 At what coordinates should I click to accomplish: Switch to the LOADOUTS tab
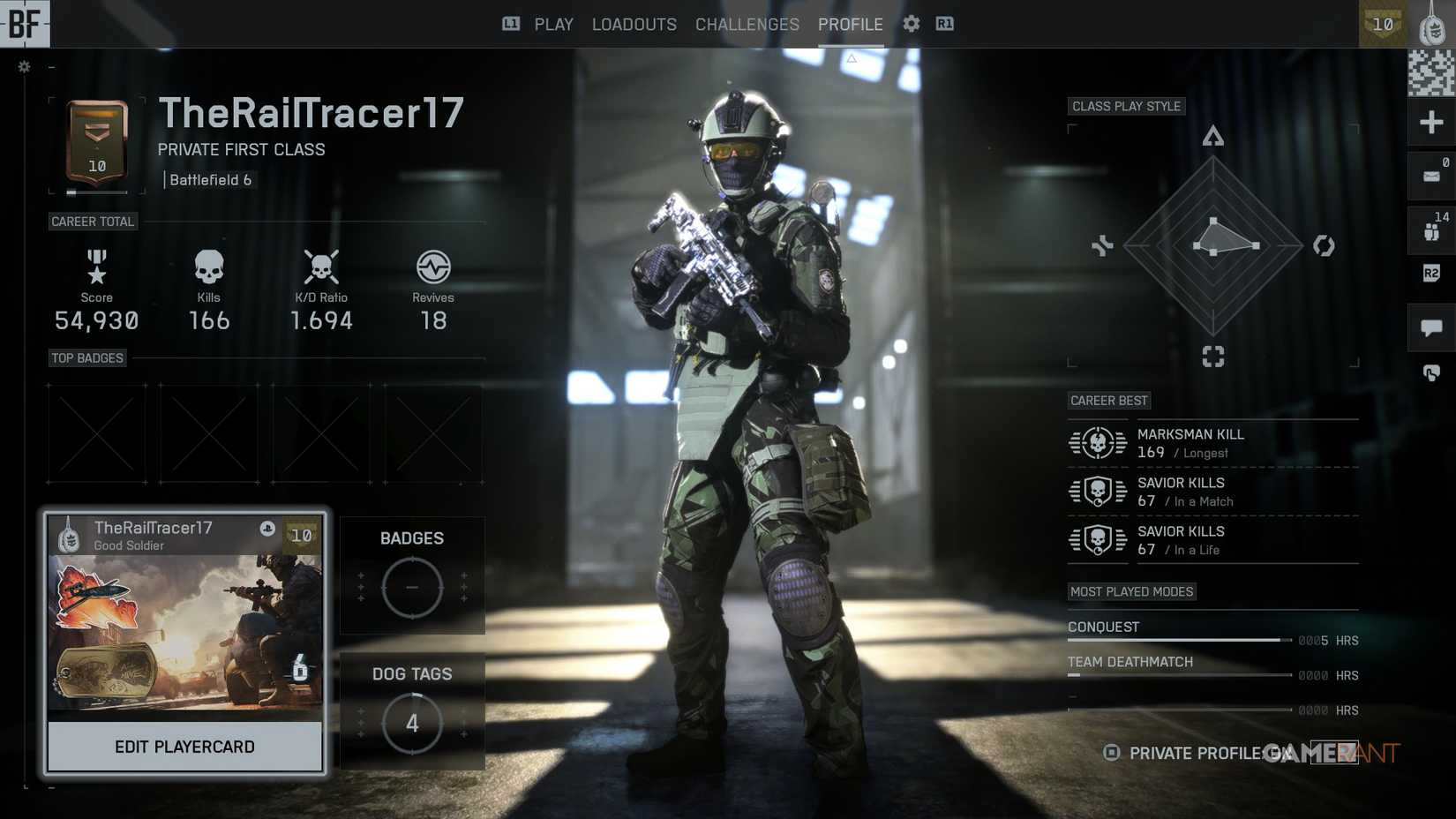[634, 24]
